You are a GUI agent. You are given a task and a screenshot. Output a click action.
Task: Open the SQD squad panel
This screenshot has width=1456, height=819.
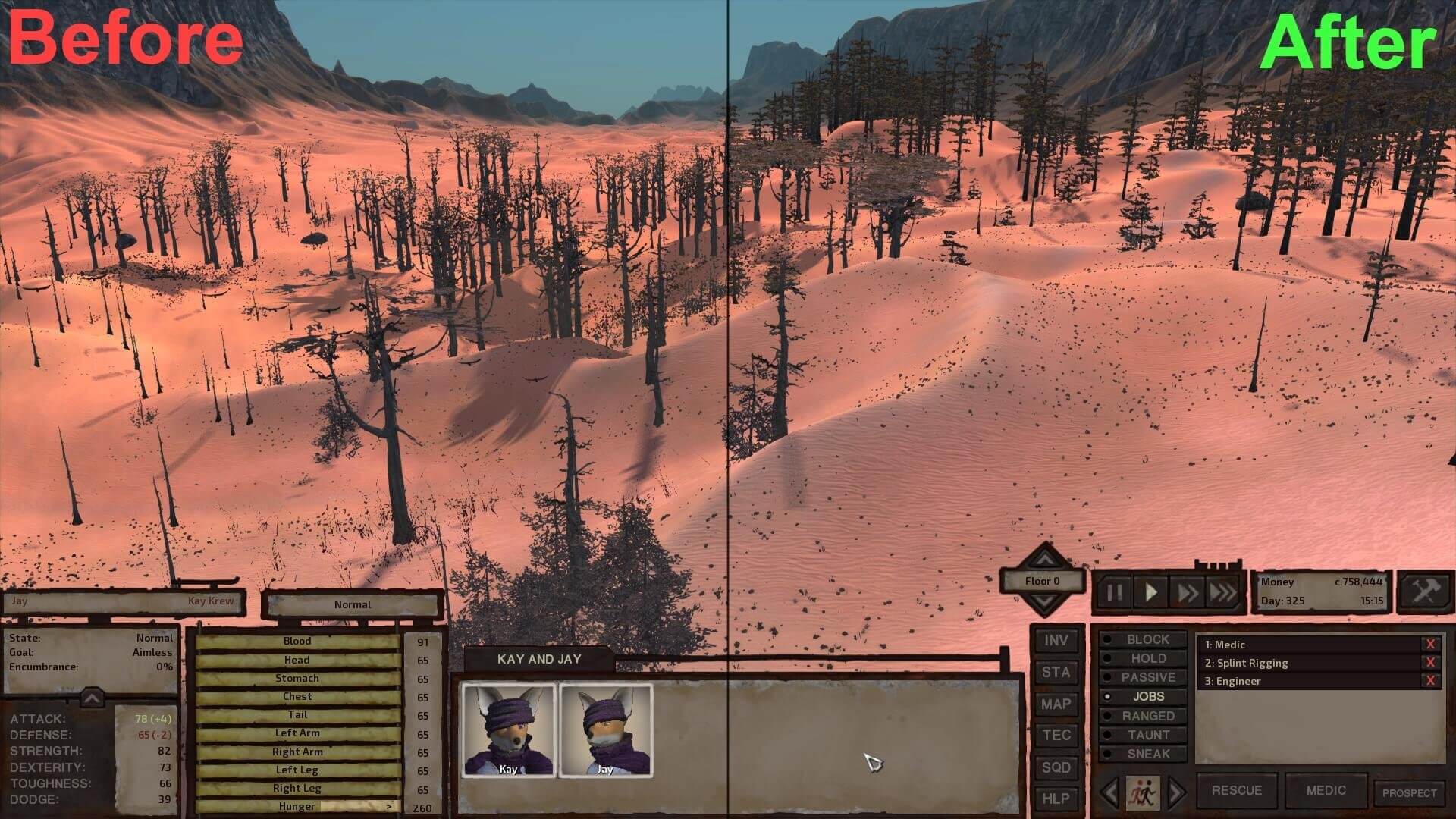(1056, 767)
